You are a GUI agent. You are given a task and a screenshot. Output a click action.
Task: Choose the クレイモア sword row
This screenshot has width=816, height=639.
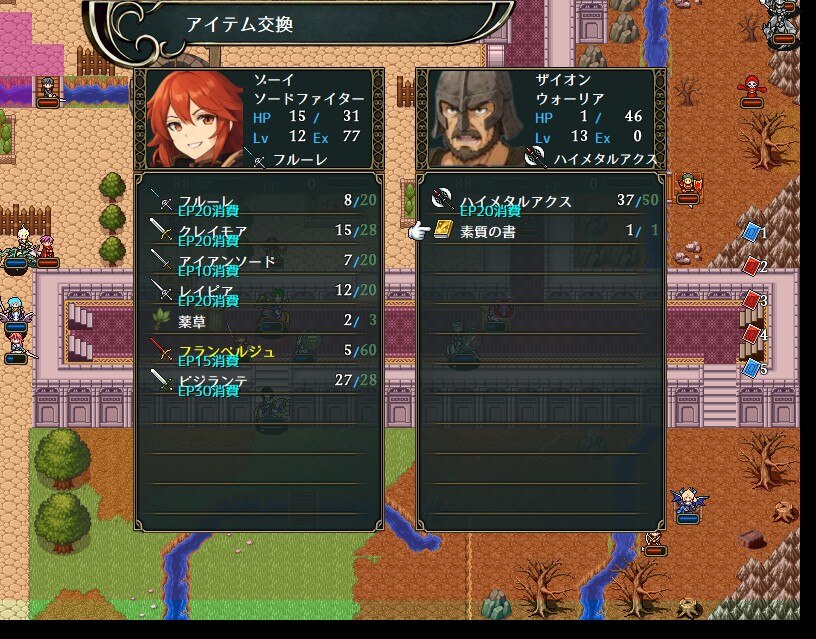click(x=258, y=231)
